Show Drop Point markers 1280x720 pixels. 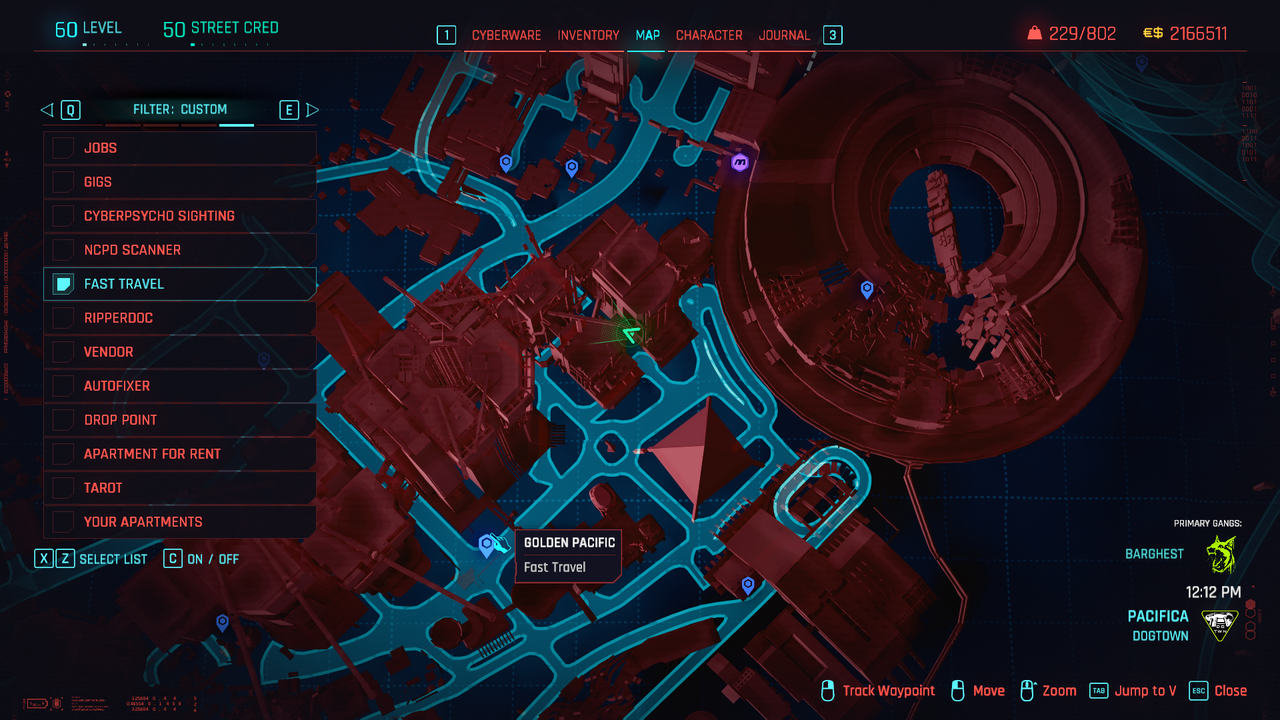64,420
